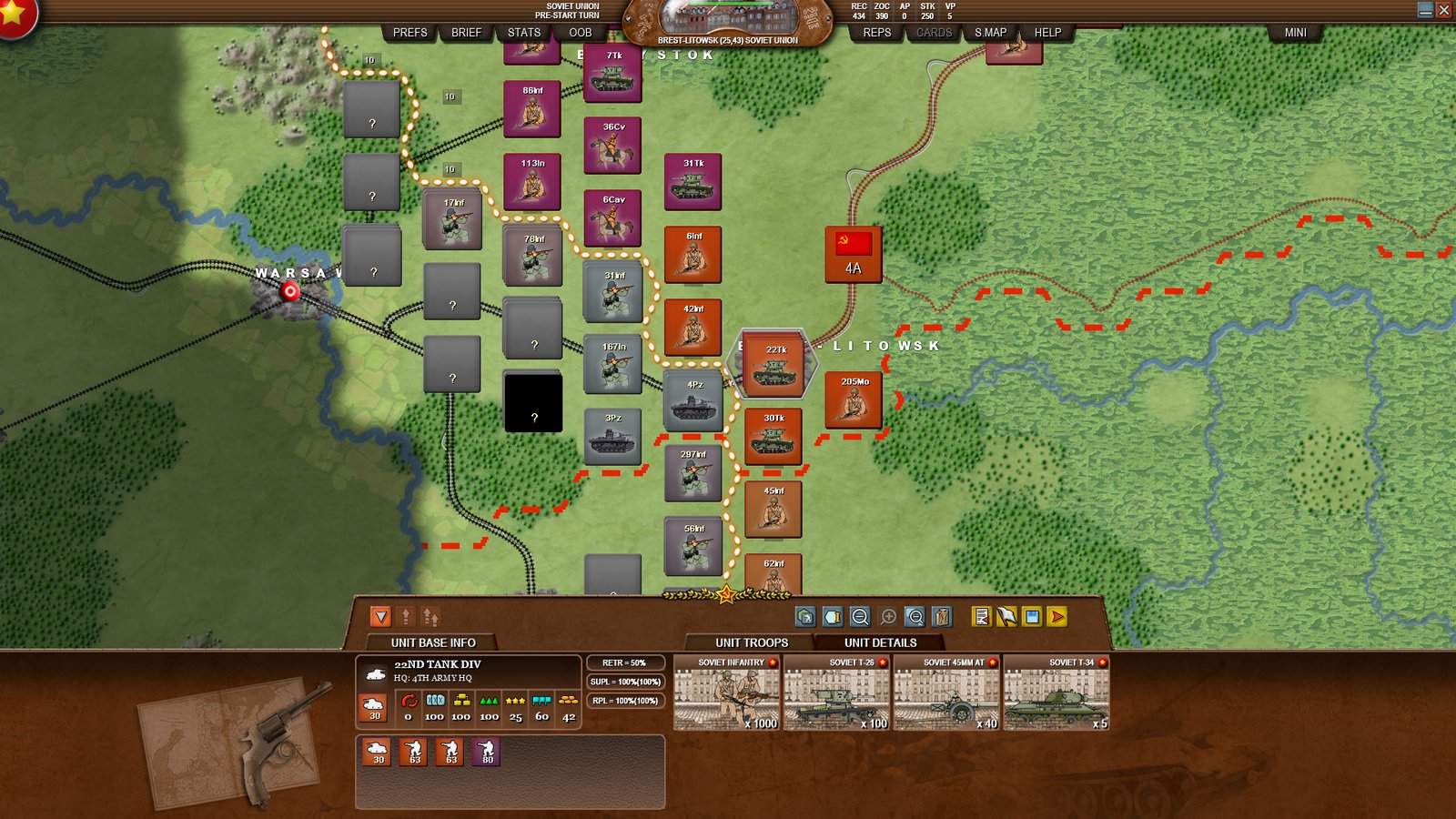The image size is (1456, 819).
Task: Select the Soviet Infantry troop card
Action: coord(726,693)
